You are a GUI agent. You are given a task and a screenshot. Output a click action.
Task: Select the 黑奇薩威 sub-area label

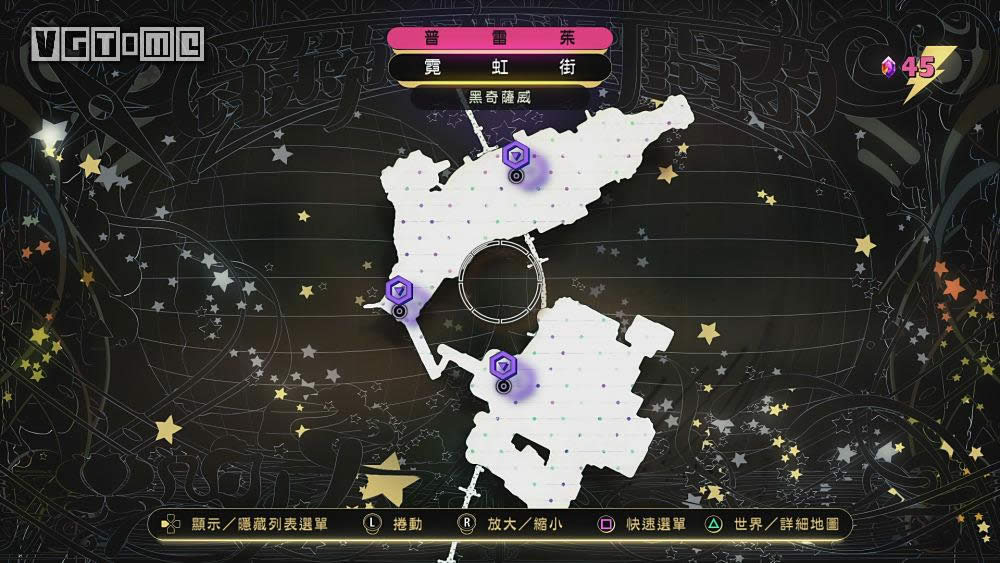click(x=499, y=97)
